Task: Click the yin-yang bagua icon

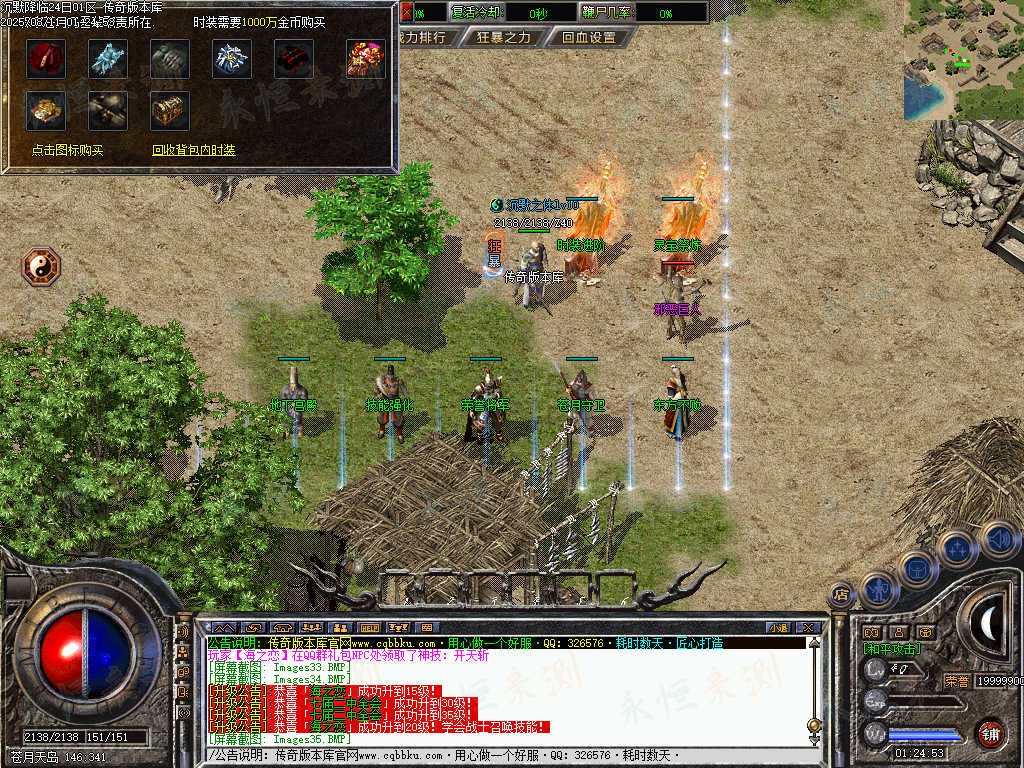Action: click(42, 267)
